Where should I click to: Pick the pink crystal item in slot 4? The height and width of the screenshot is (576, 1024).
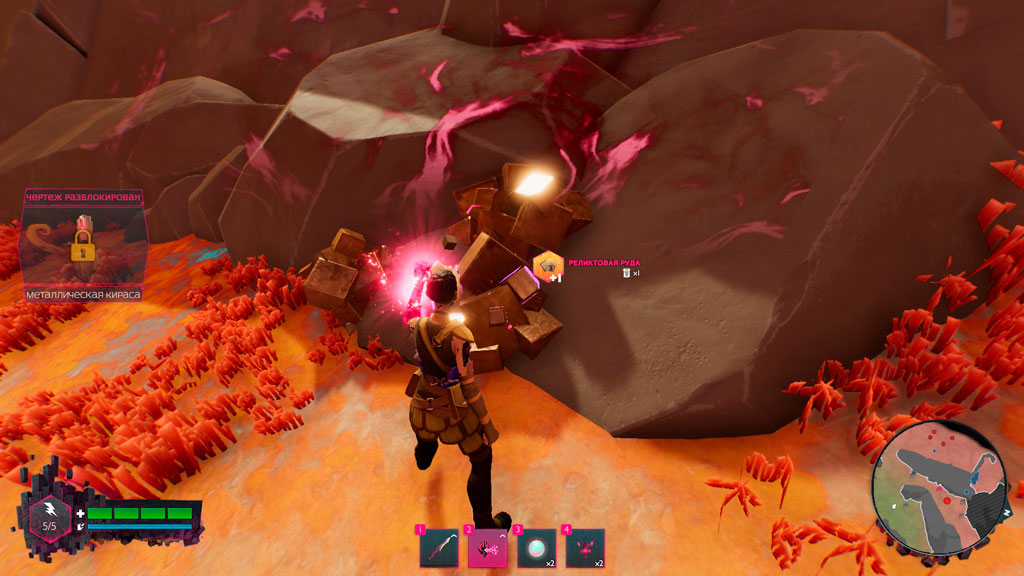tap(585, 548)
